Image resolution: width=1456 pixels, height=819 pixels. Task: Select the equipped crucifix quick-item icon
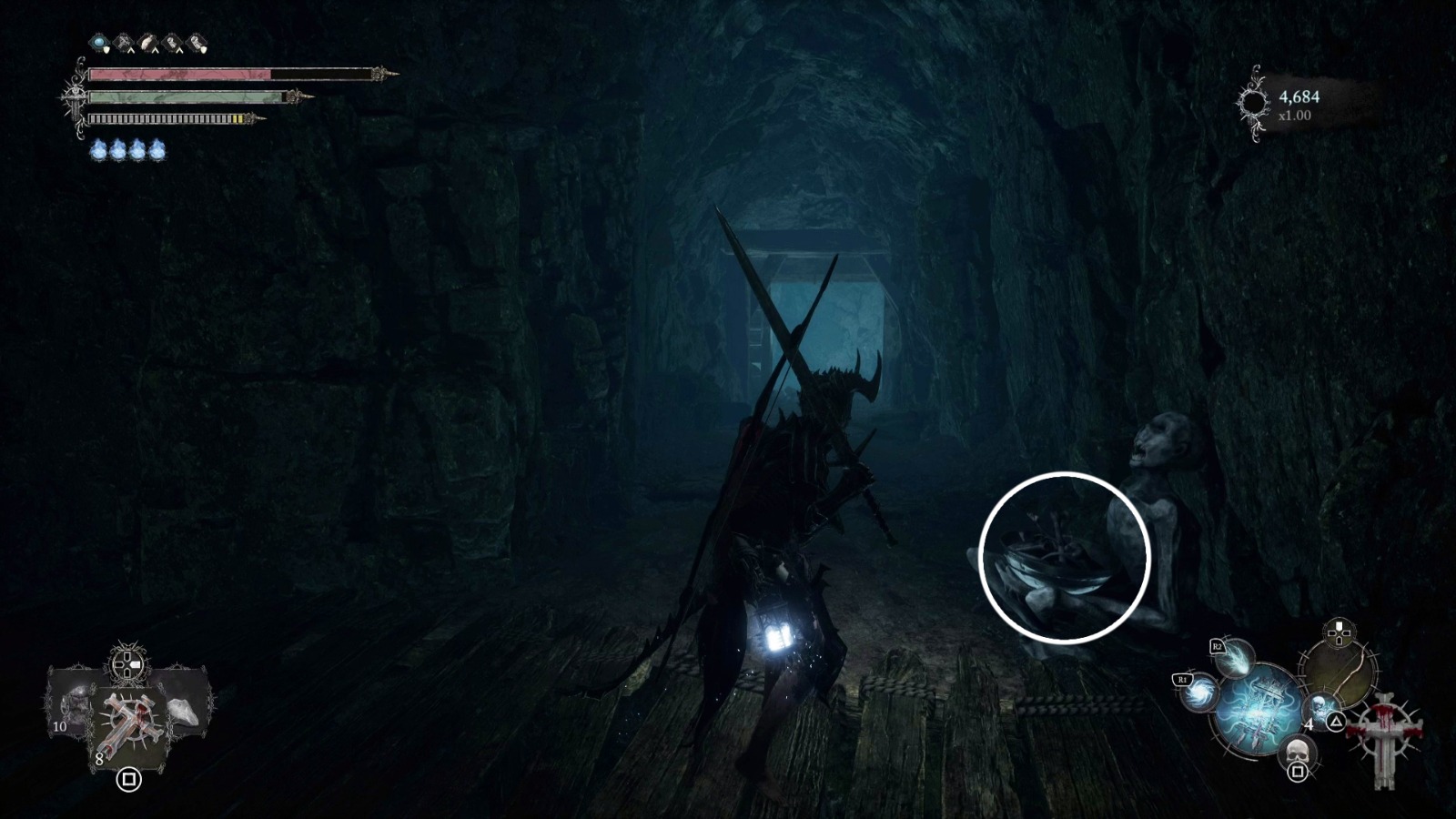coord(129,721)
